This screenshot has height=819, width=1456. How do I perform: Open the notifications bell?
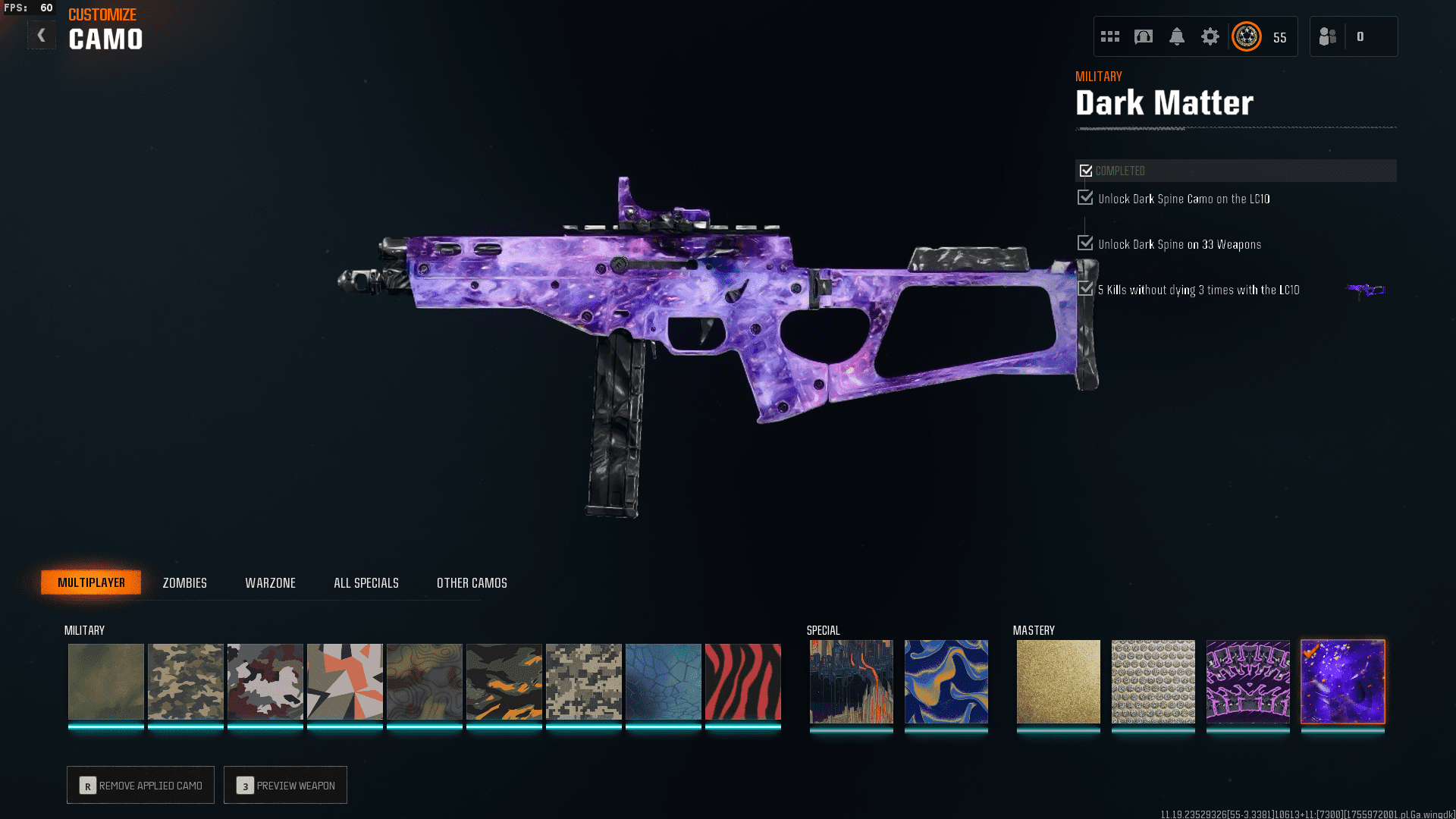pyautogui.click(x=1176, y=36)
